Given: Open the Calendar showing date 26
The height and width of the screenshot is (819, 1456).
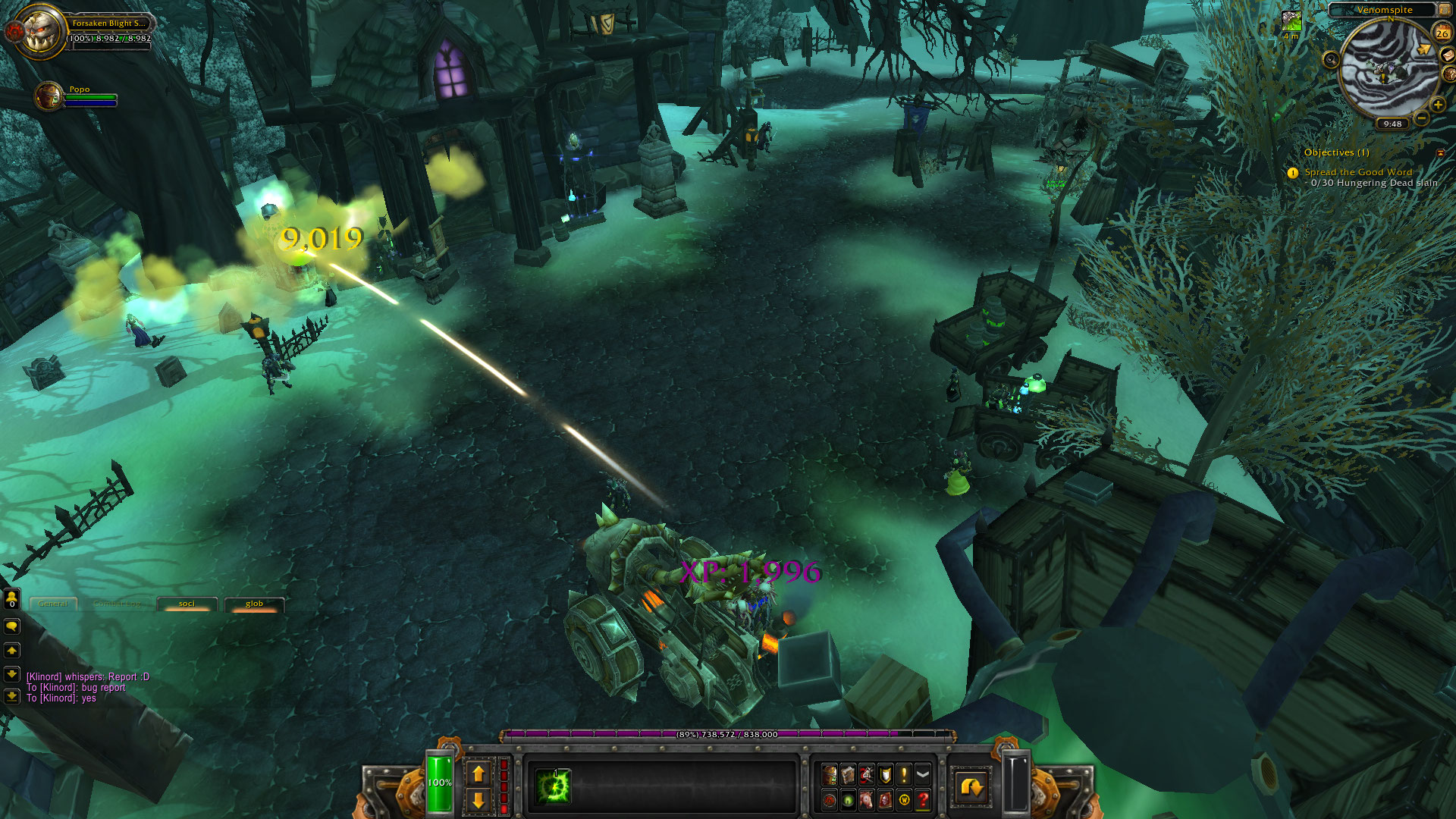Looking at the screenshot, I should [1442, 33].
